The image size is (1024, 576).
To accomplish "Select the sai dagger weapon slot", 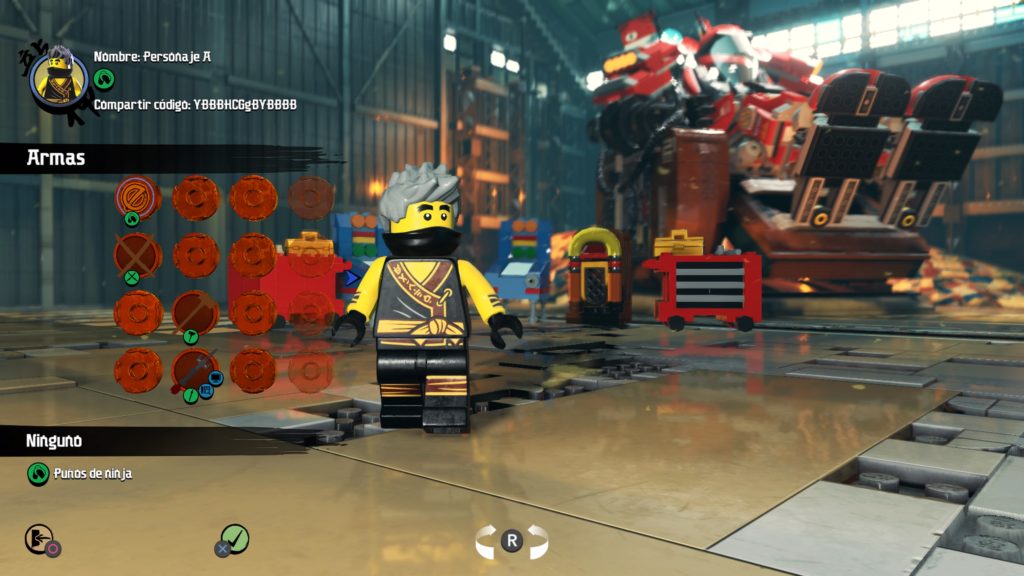I will [195, 370].
